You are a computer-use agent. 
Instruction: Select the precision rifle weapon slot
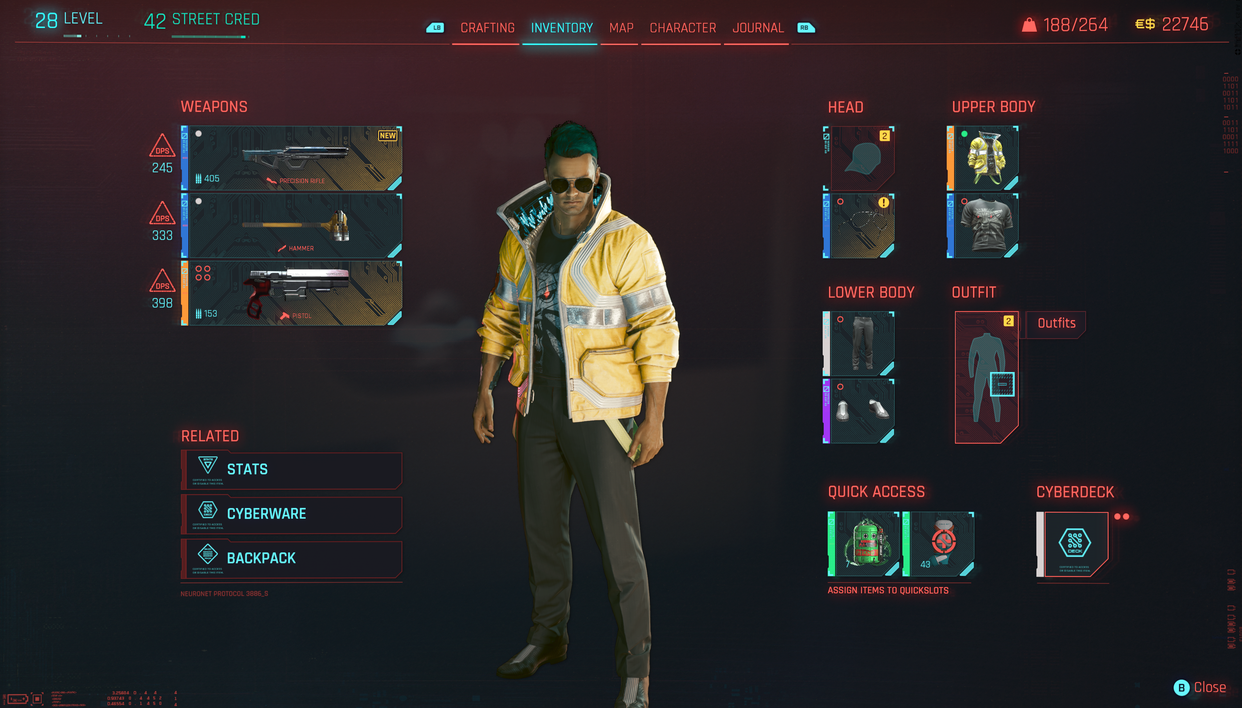(292, 158)
